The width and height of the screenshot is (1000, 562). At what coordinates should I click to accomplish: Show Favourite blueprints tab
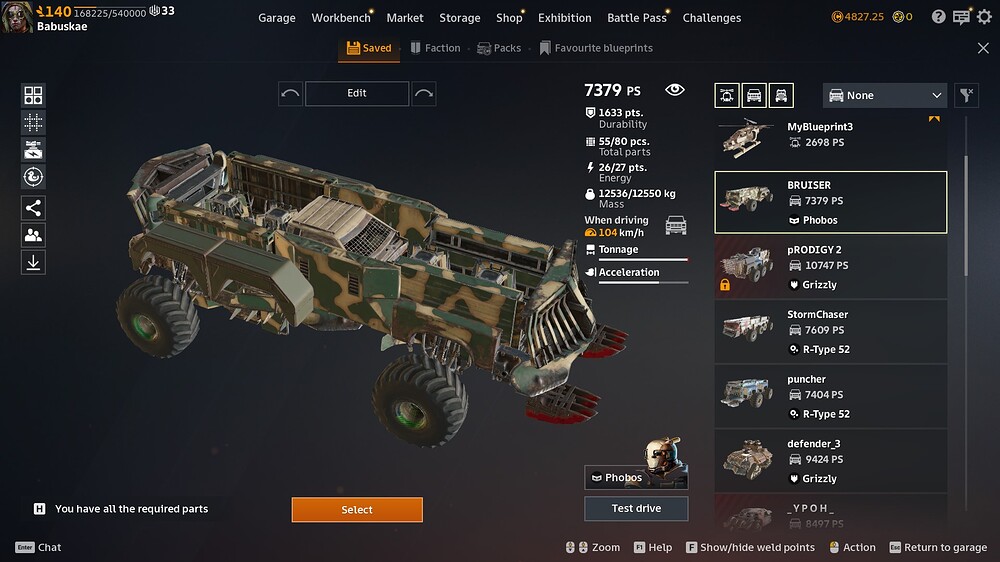tap(596, 48)
